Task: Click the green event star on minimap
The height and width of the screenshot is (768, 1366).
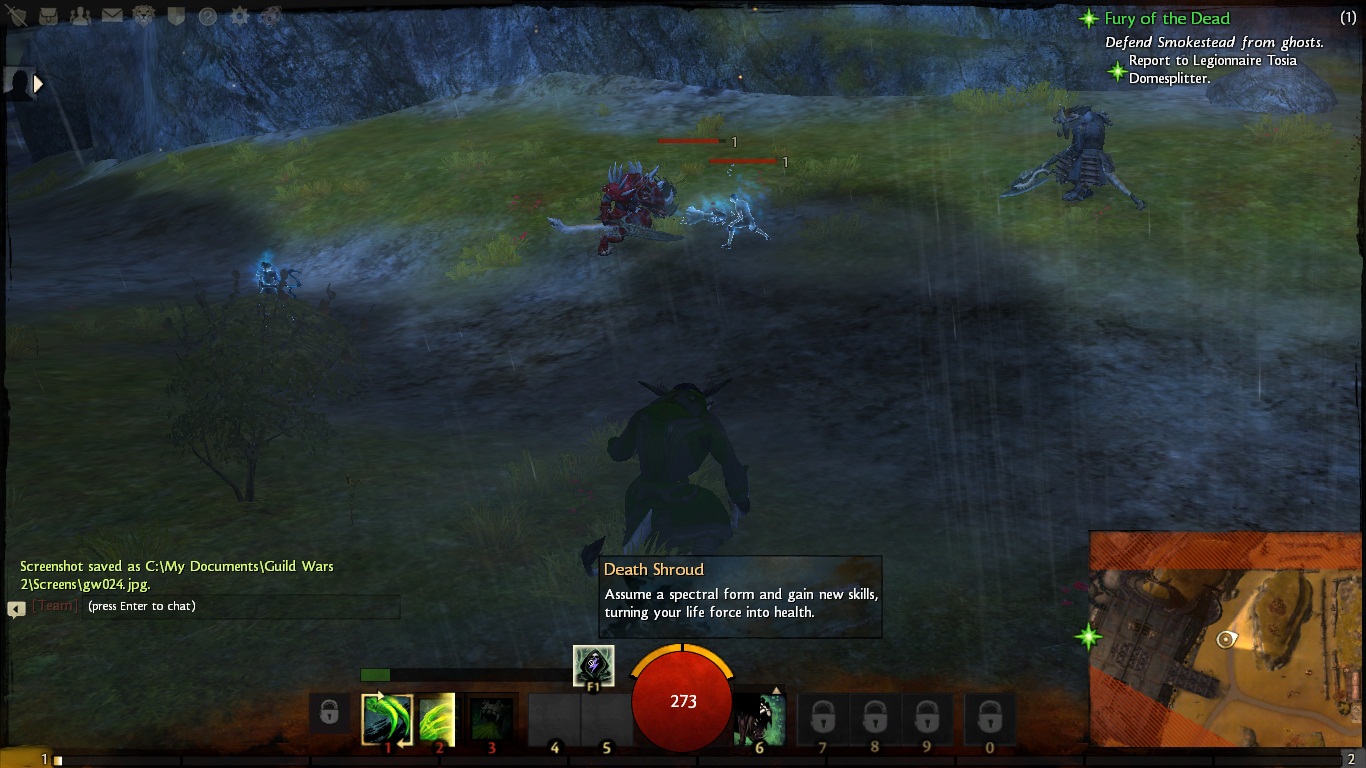Action: [x=1088, y=636]
